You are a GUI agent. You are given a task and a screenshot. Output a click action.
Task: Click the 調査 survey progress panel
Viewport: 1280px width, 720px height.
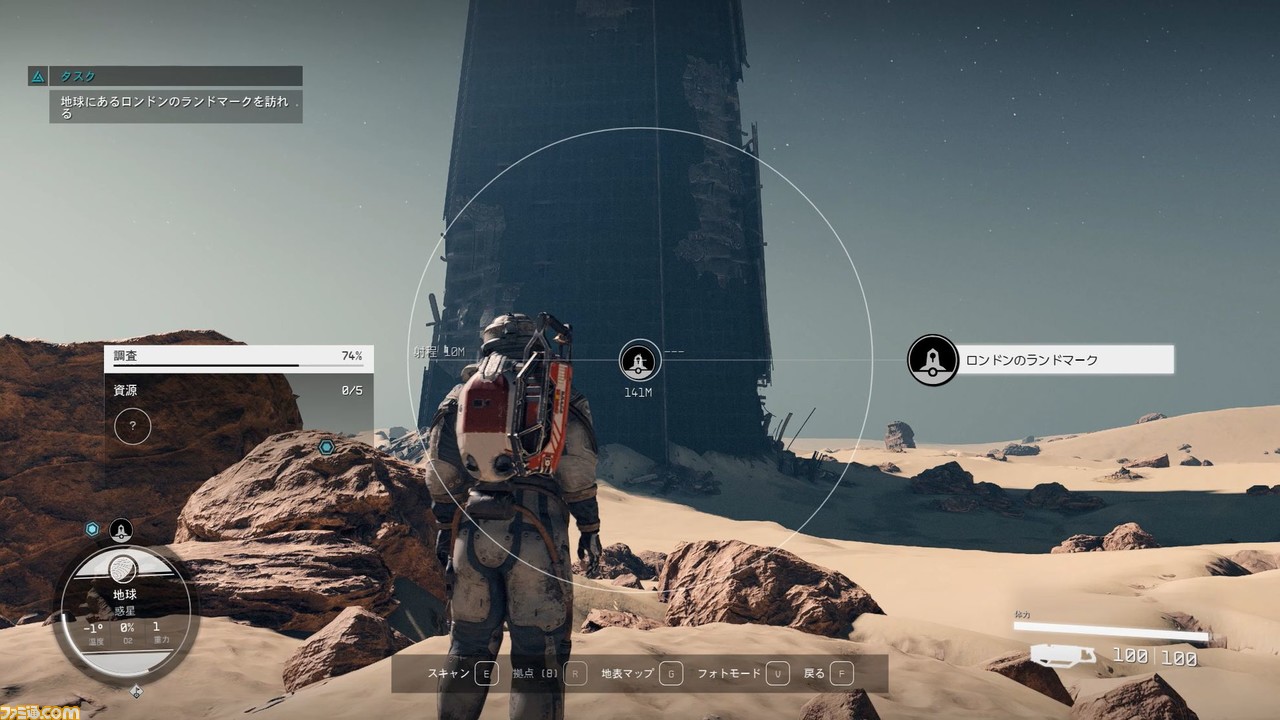pos(238,357)
